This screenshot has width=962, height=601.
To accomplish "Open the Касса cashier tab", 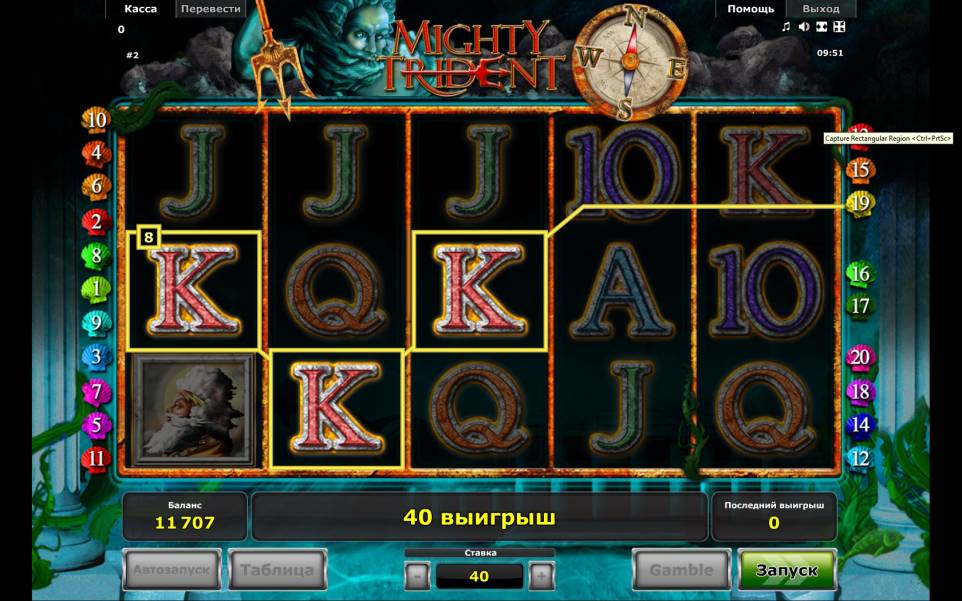I will tap(140, 9).
